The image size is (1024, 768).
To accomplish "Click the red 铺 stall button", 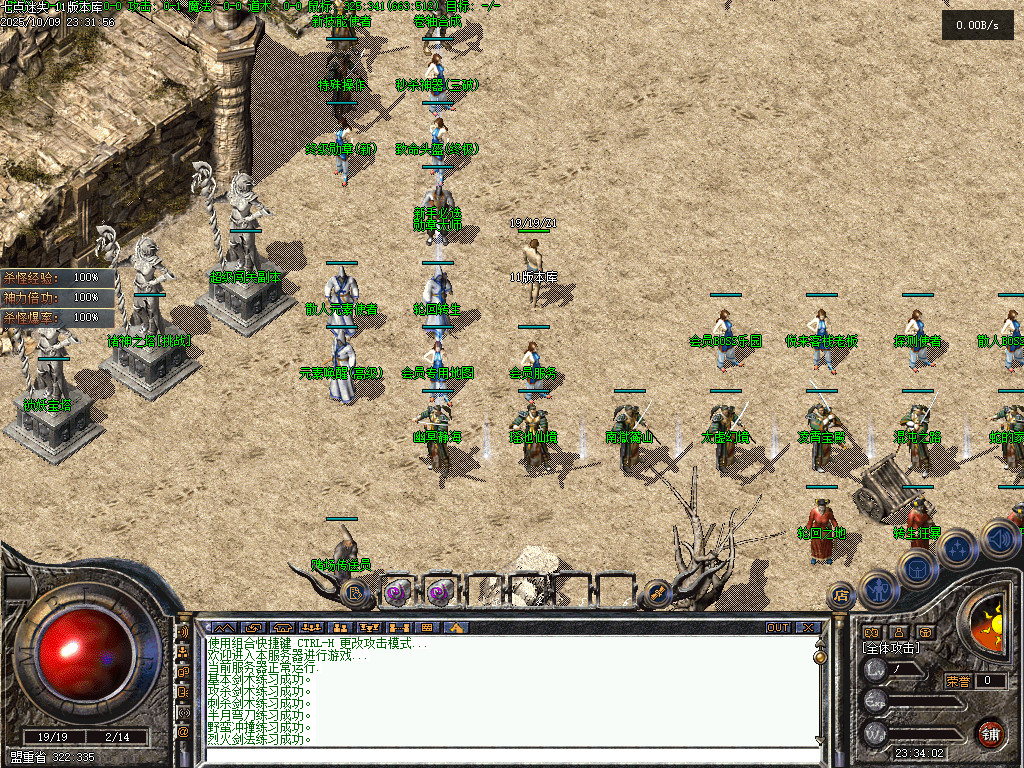I will pos(990,733).
